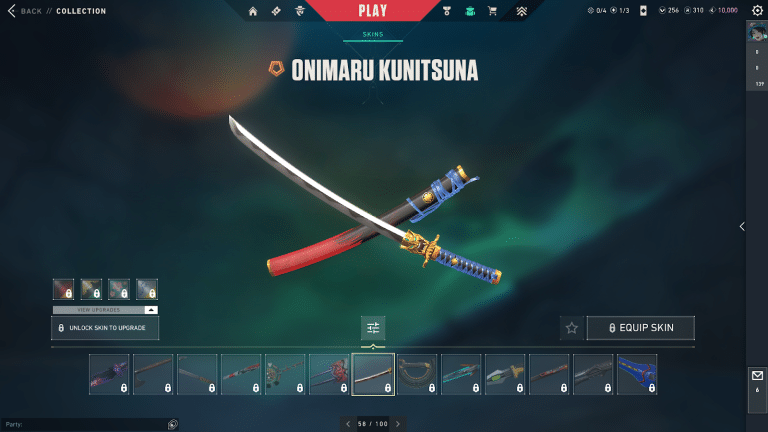Screen dimensions: 768x432
Task: Click Unlock Skin to Upgrade
Action: (x=105, y=328)
